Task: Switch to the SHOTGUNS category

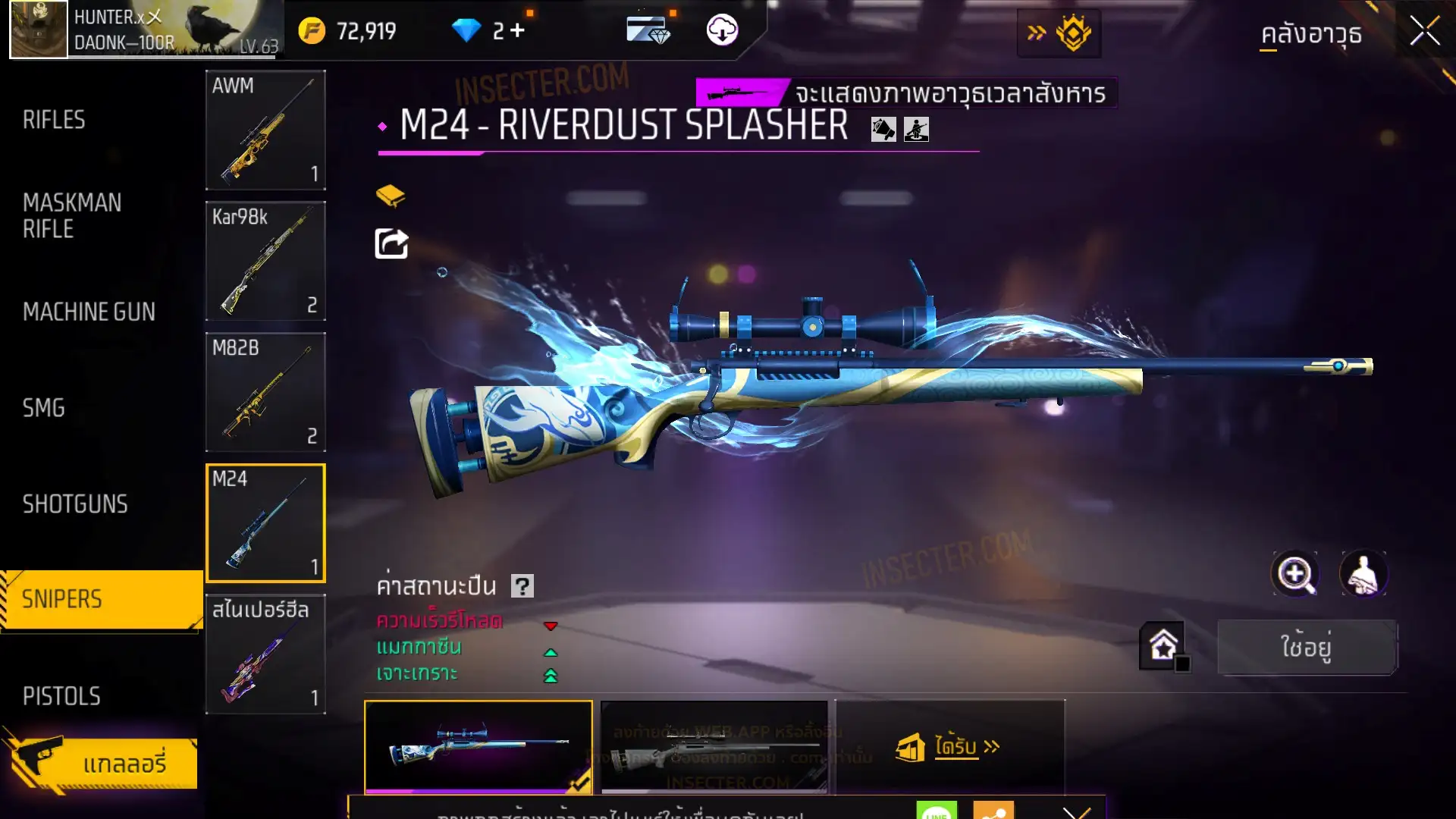Action: coord(75,504)
